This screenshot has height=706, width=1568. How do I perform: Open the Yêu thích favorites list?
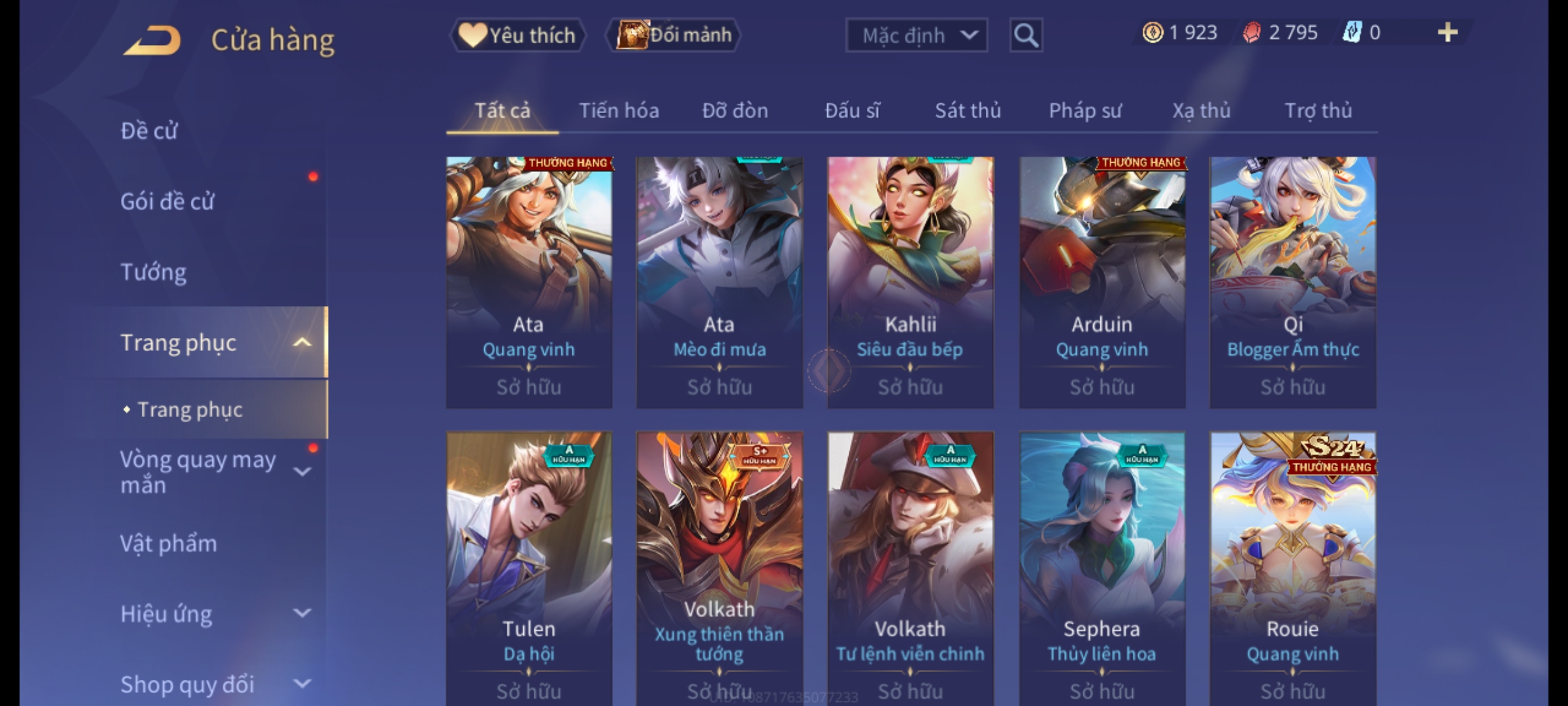tap(517, 35)
